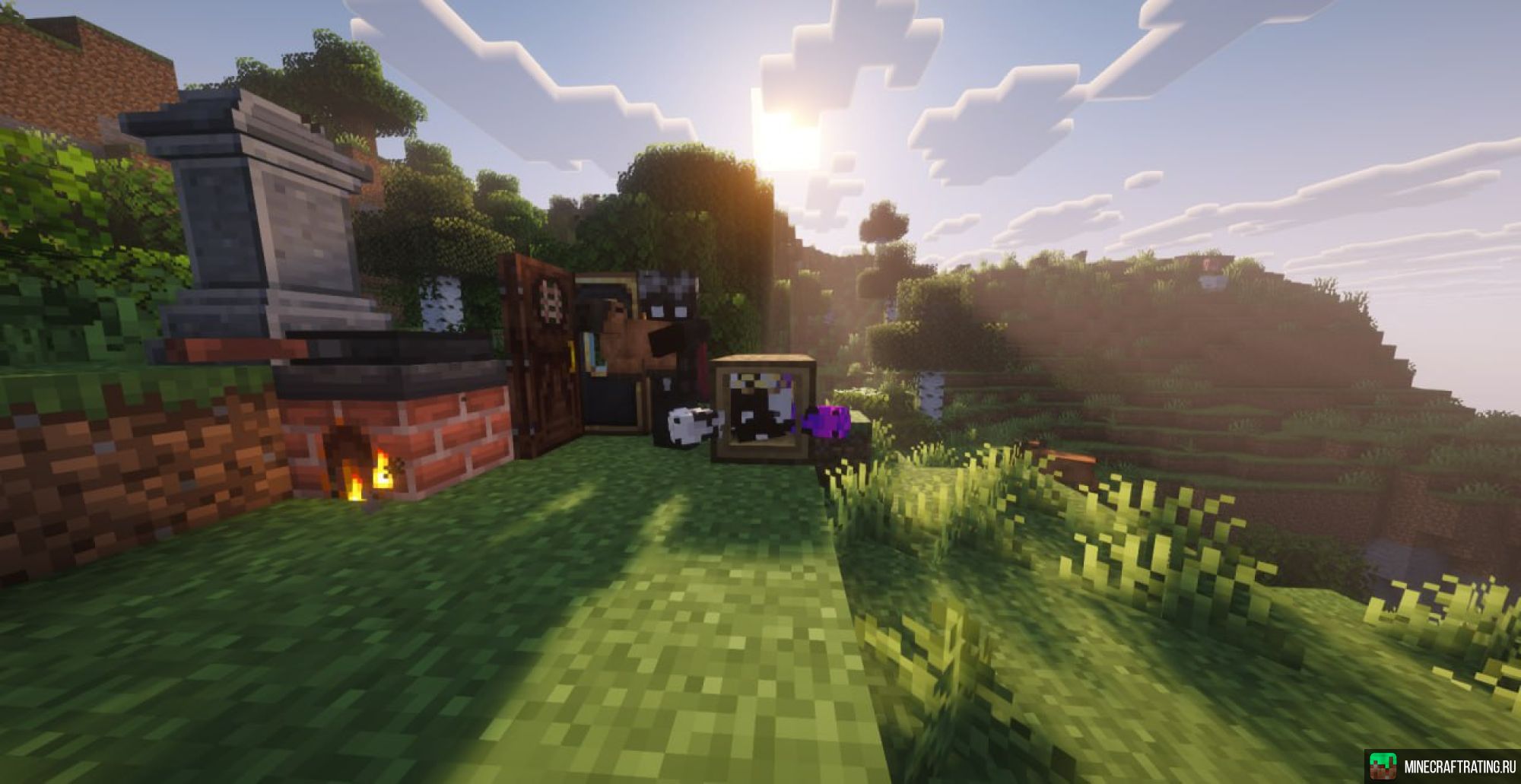Click the MinecraftRating.ru watermark logo
The width and height of the screenshot is (1521, 784).
(1441, 766)
